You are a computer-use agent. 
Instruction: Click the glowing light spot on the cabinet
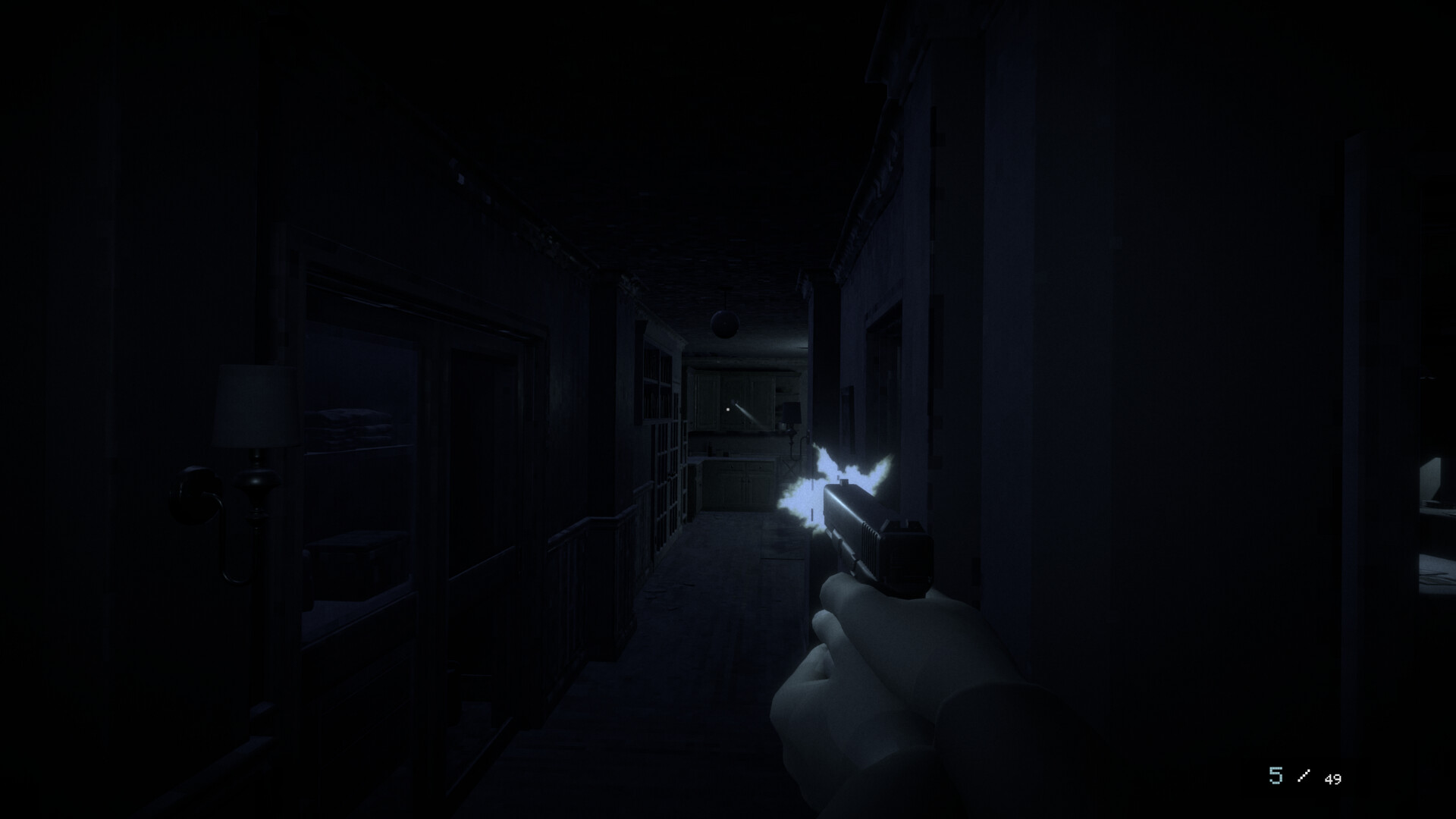pos(727,409)
